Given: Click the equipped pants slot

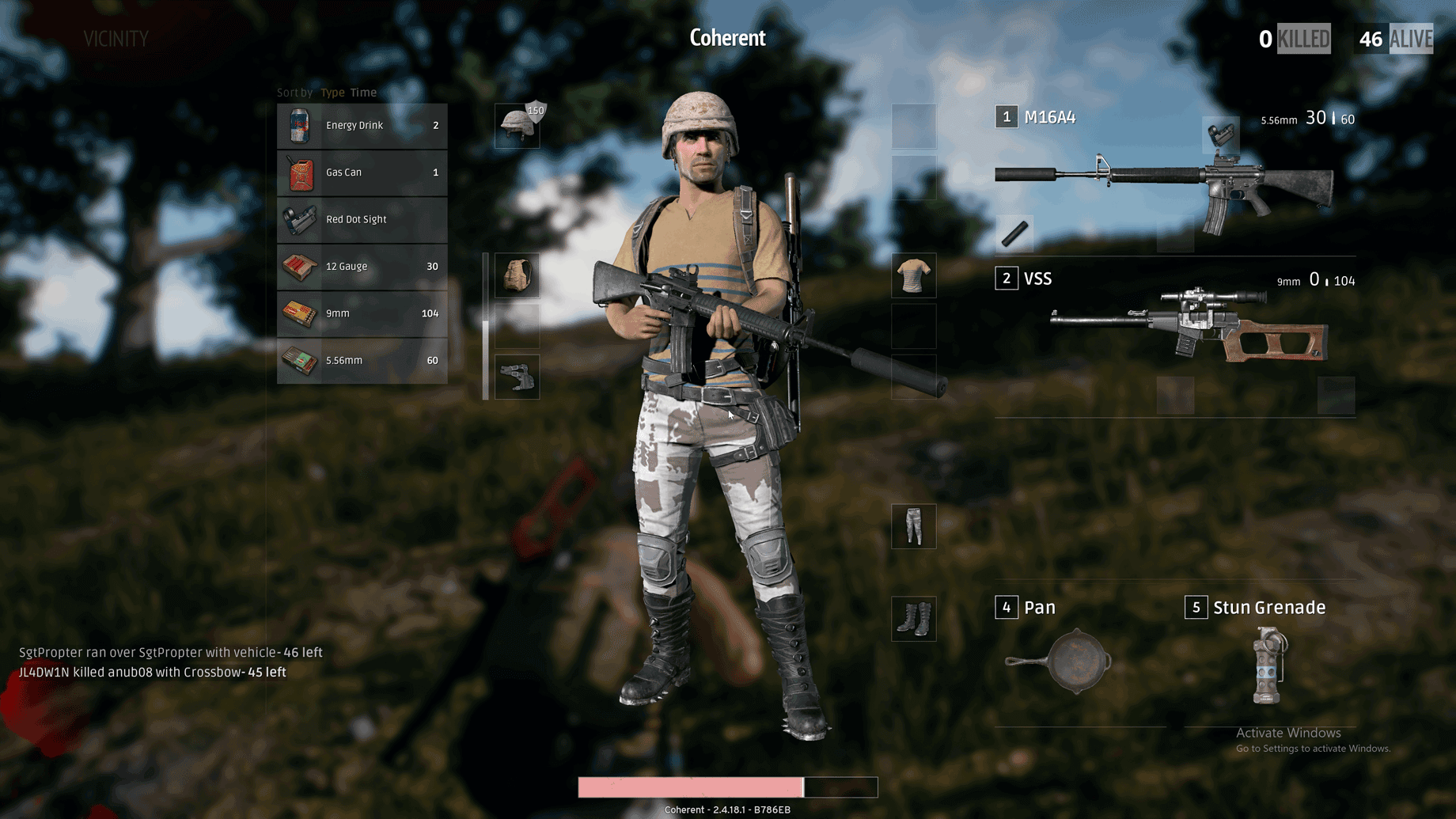Looking at the screenshot, I should [x=914, y=526].
